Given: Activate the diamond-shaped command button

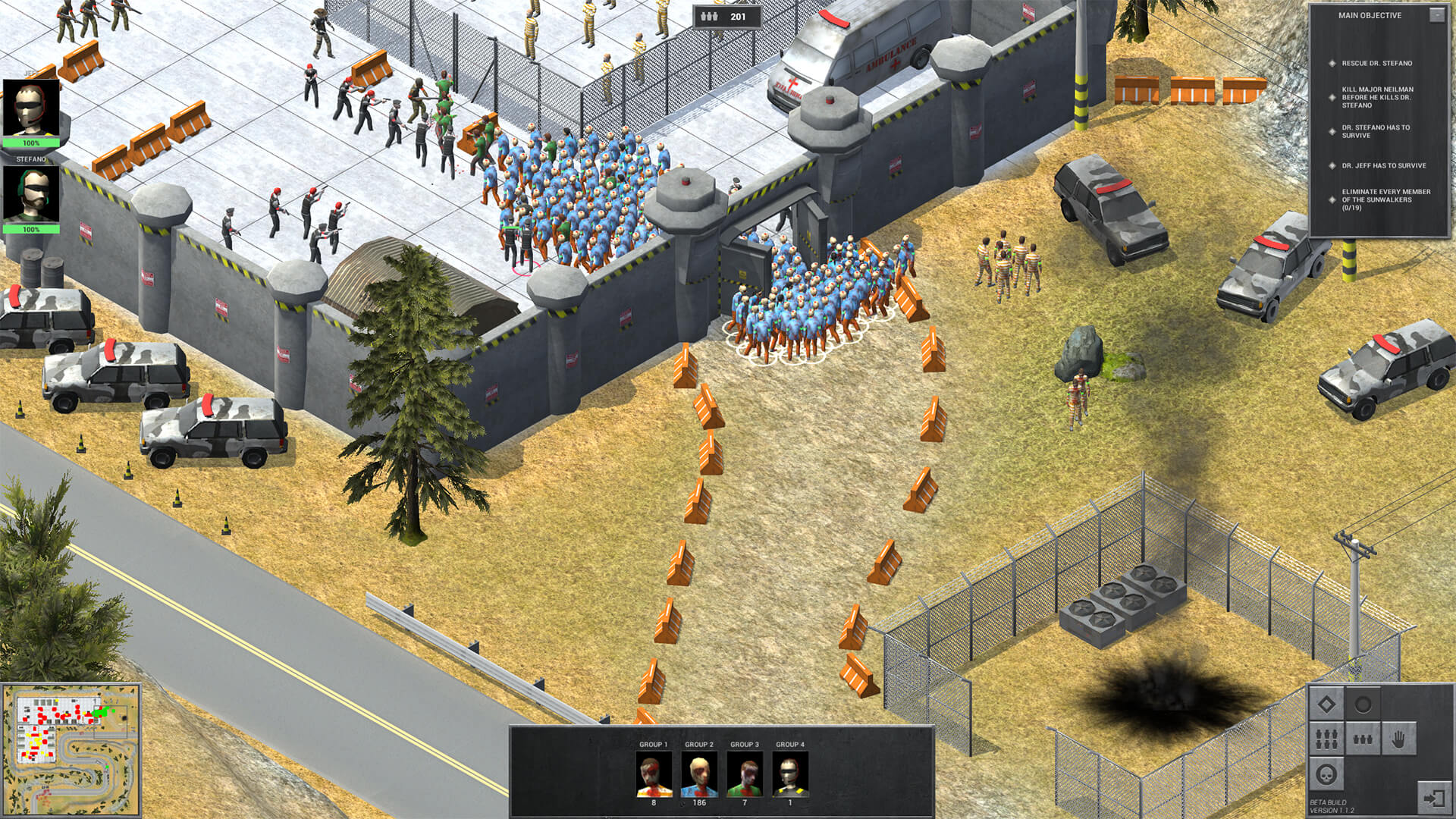Looking at the screenshot, I should pos(1327,705).
